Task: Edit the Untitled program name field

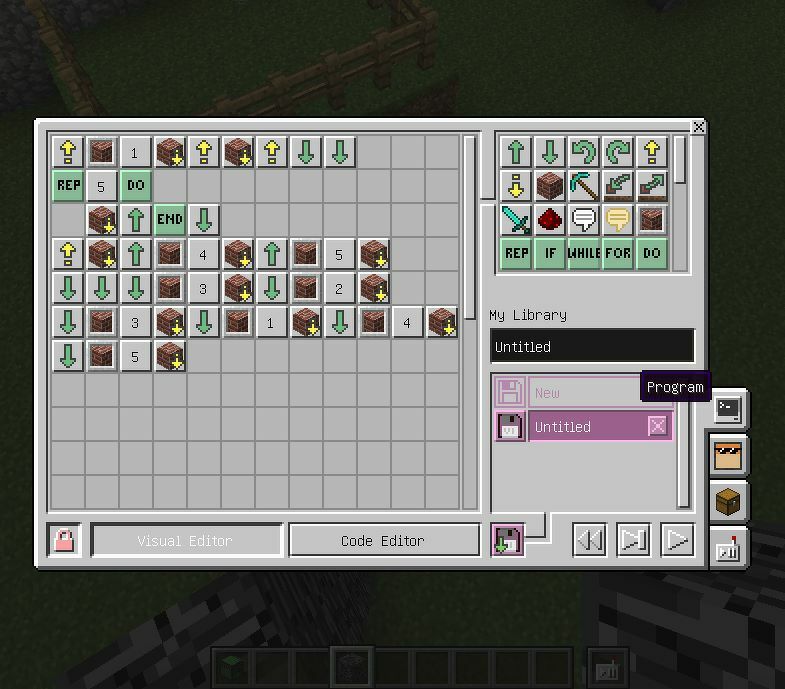Action: (x=592, y=347)
